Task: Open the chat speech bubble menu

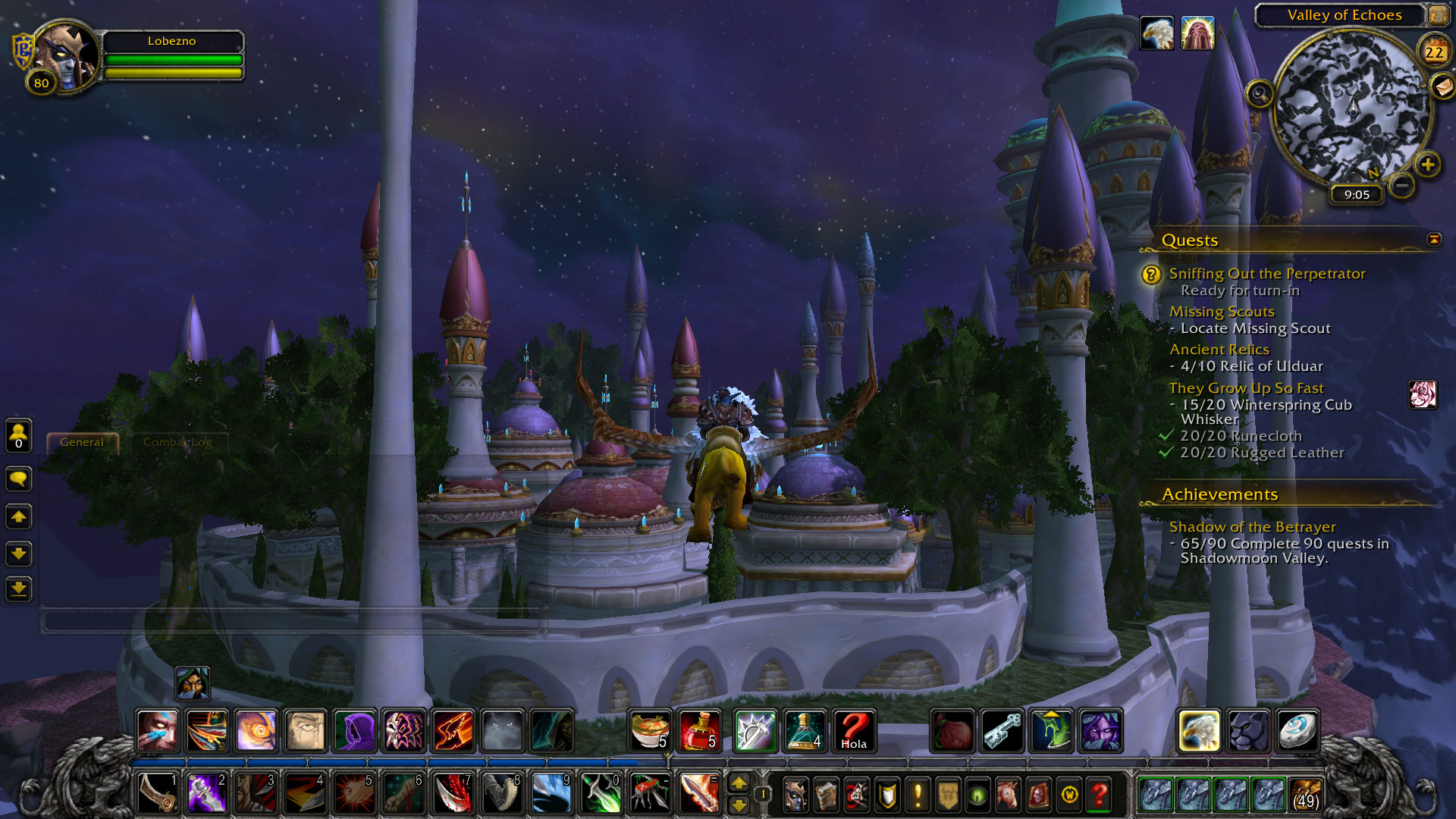Action: coord(18,479)
